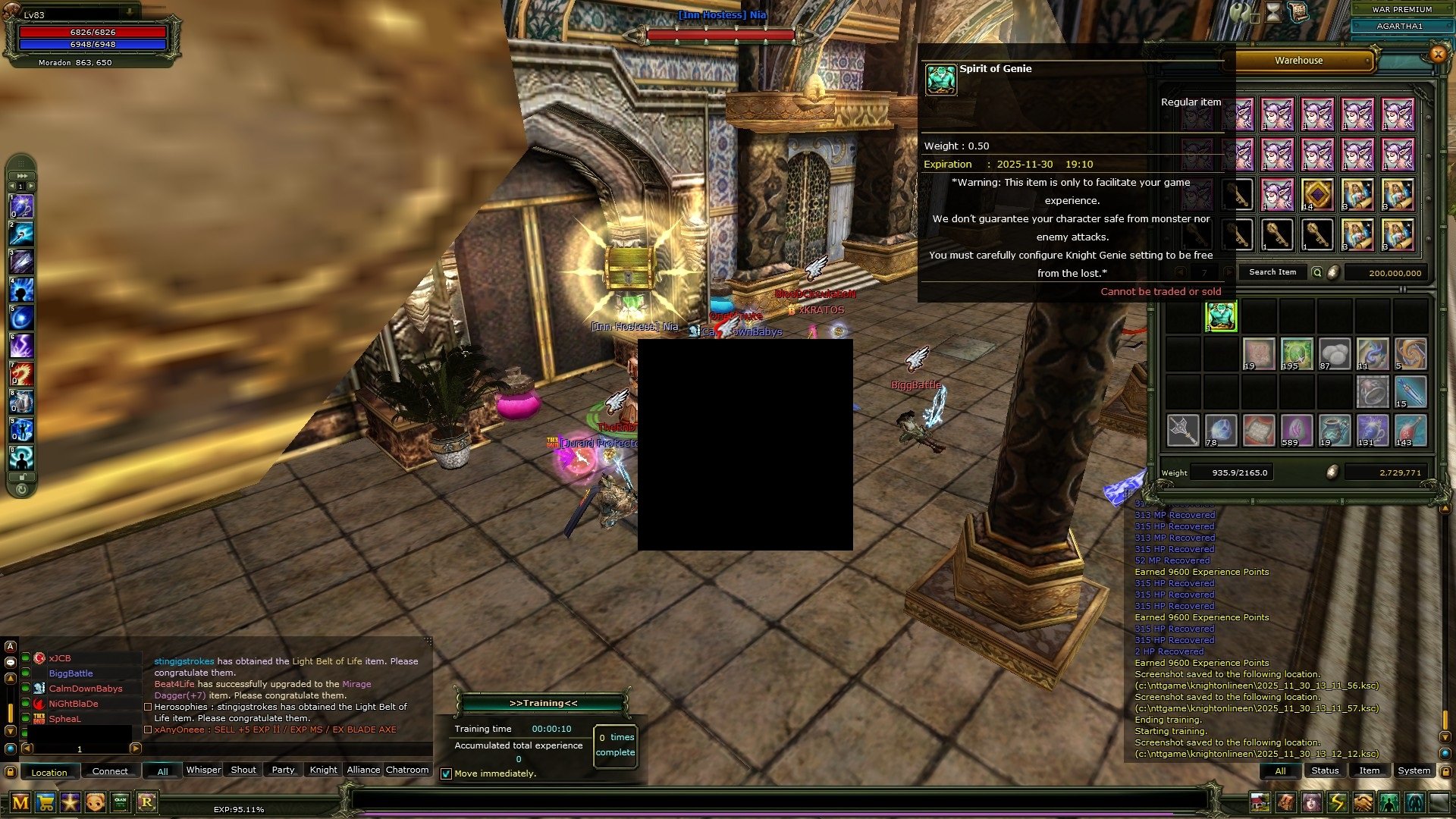
Task: Open the M menu button
Action: 20,802
